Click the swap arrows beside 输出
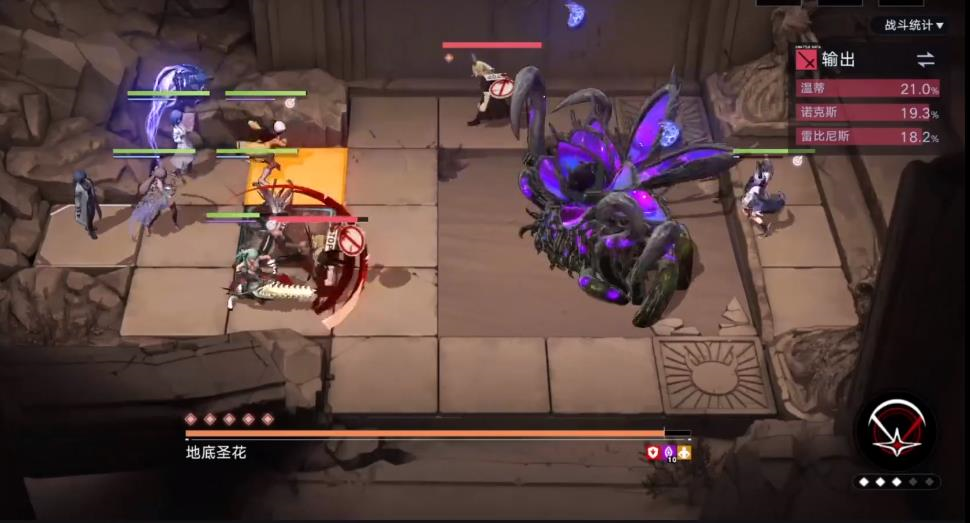The image size is (970, 523). [x=926, y=60]
